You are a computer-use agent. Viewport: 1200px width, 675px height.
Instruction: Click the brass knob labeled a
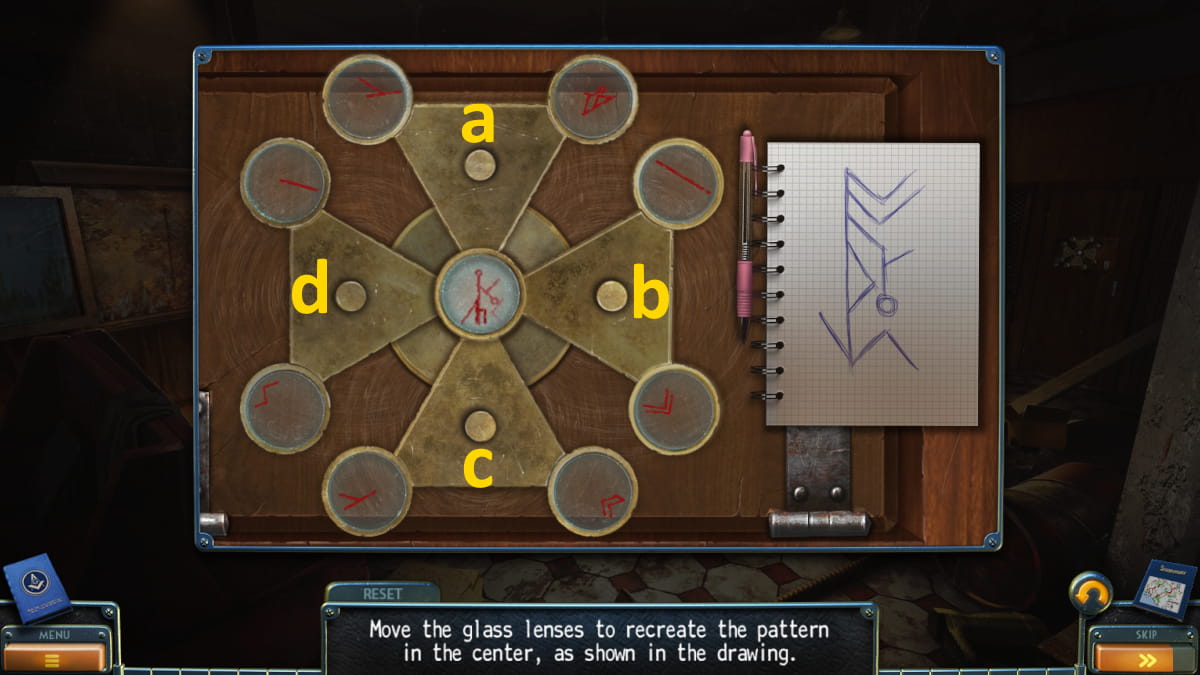click(x=480, y=164)
